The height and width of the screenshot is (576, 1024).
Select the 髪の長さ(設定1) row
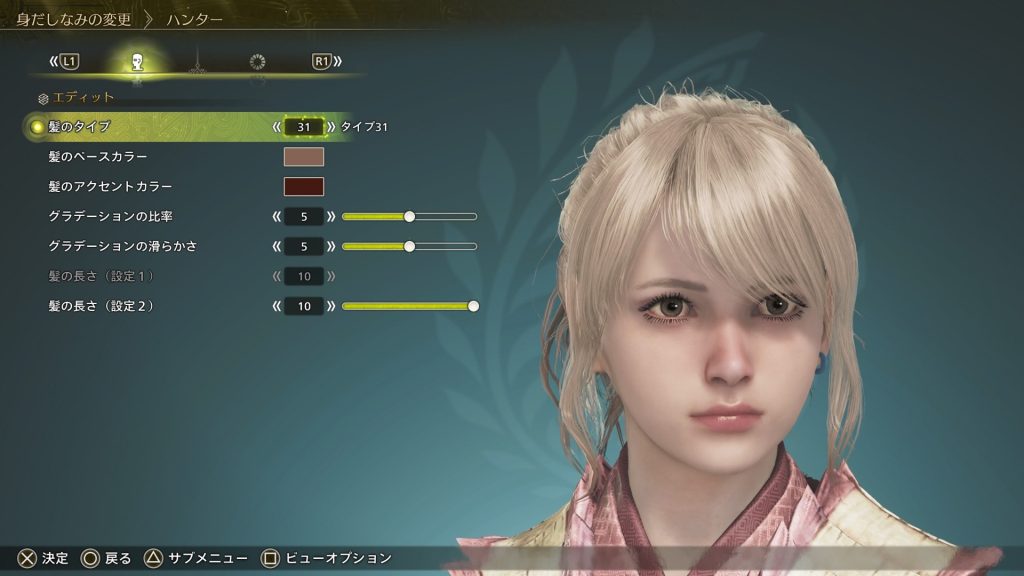(x=100, y=276)
